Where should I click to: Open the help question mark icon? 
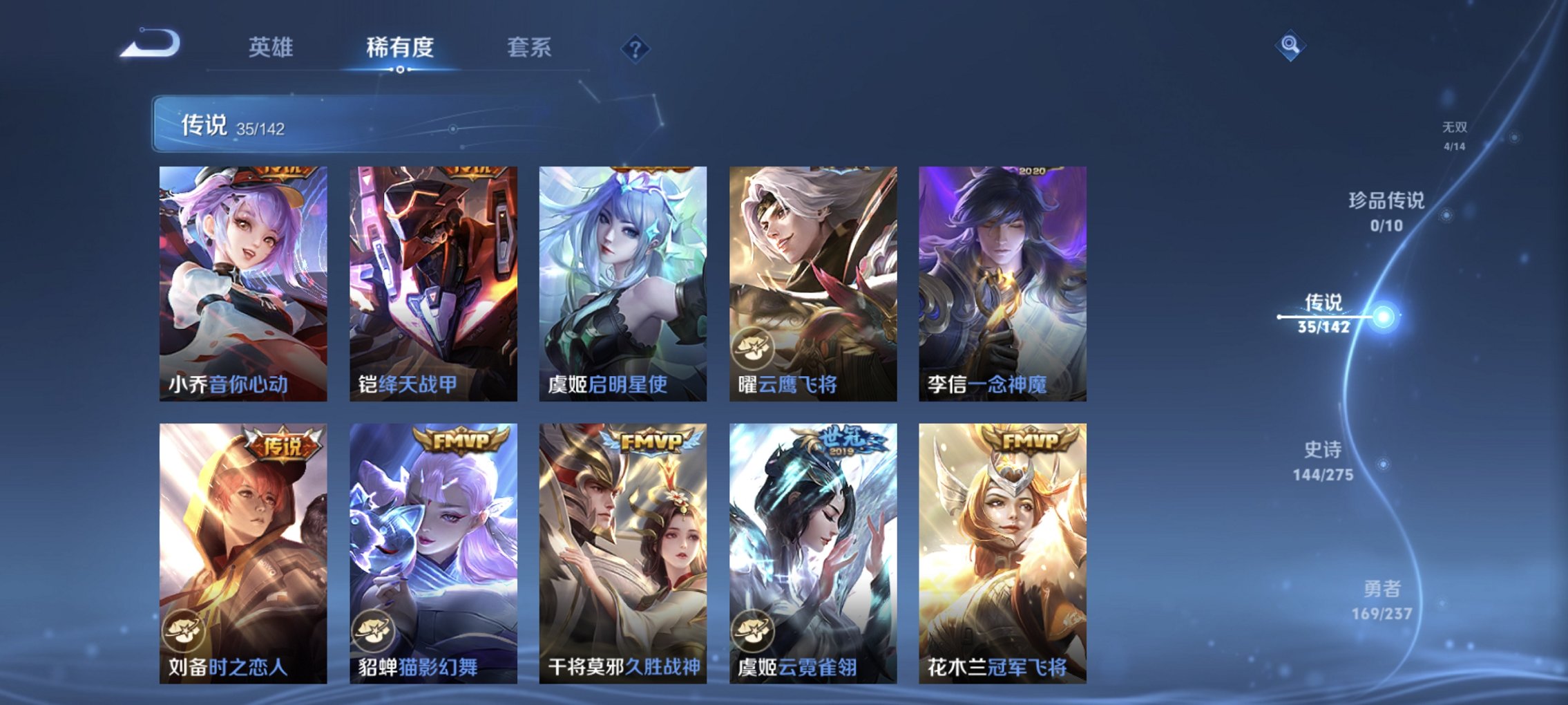tap(635, 48)
